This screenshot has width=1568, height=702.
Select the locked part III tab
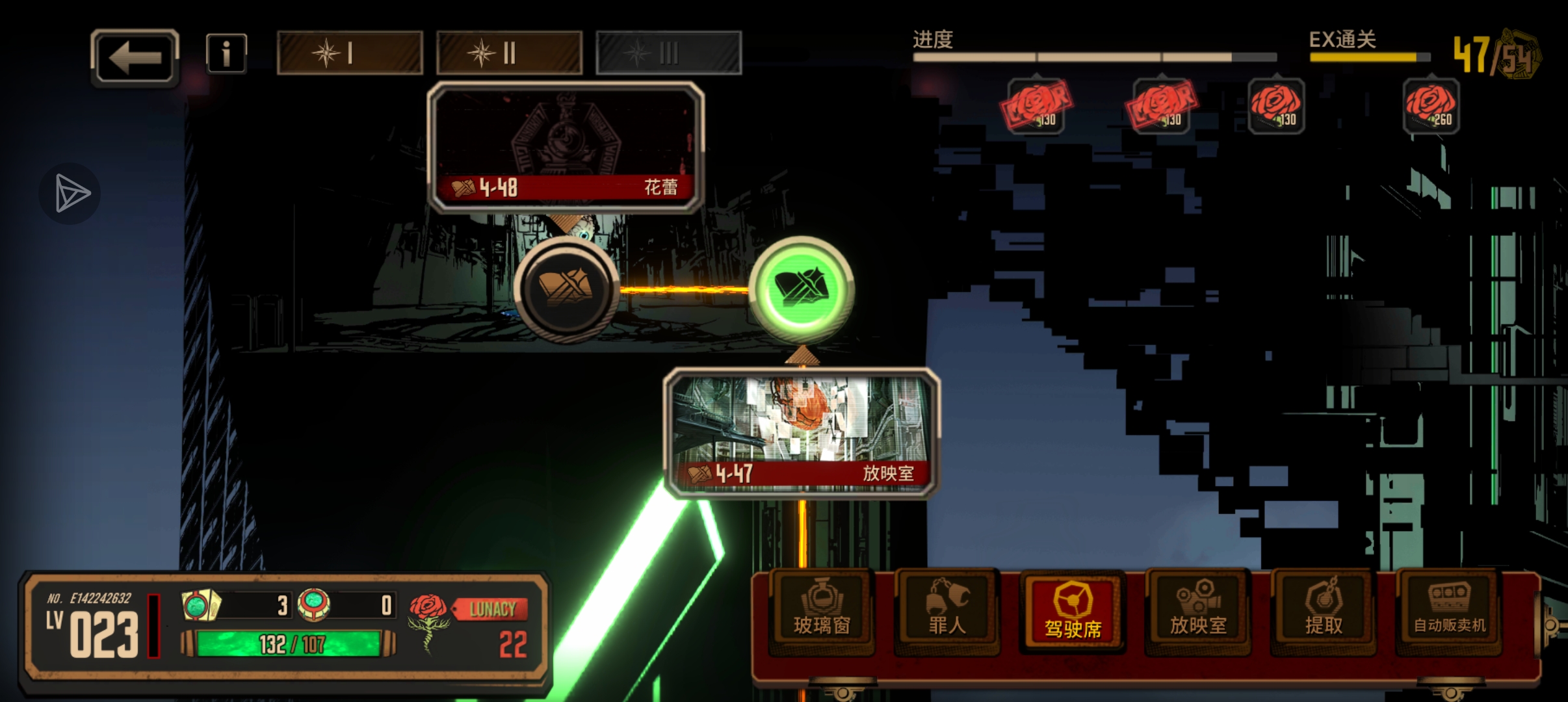[668, 53]
